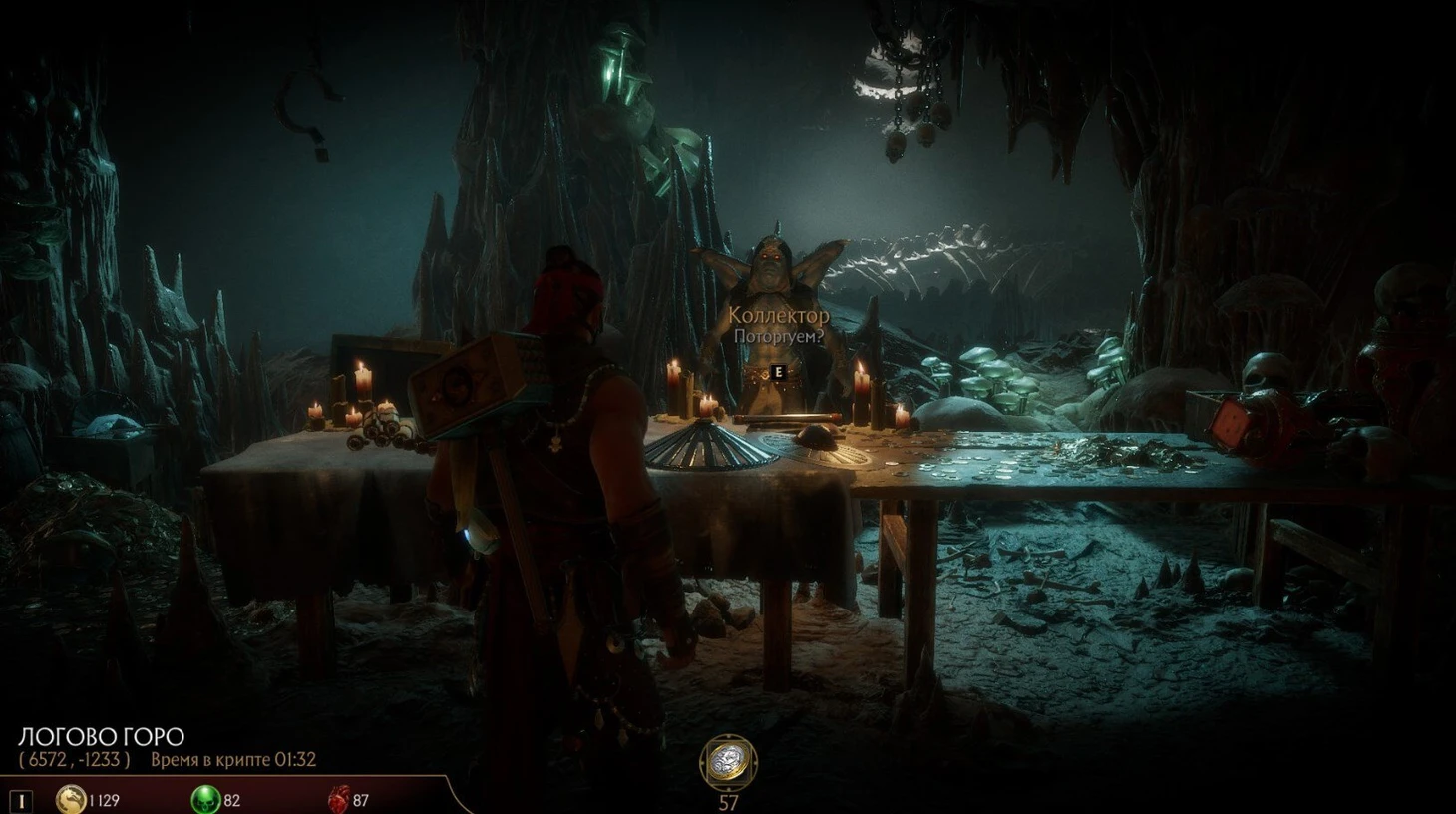This screenshot has width=1456, height=814.
Task: Choose the Коллектор "Поторгуем?" trade prompt
Action: 779,336
